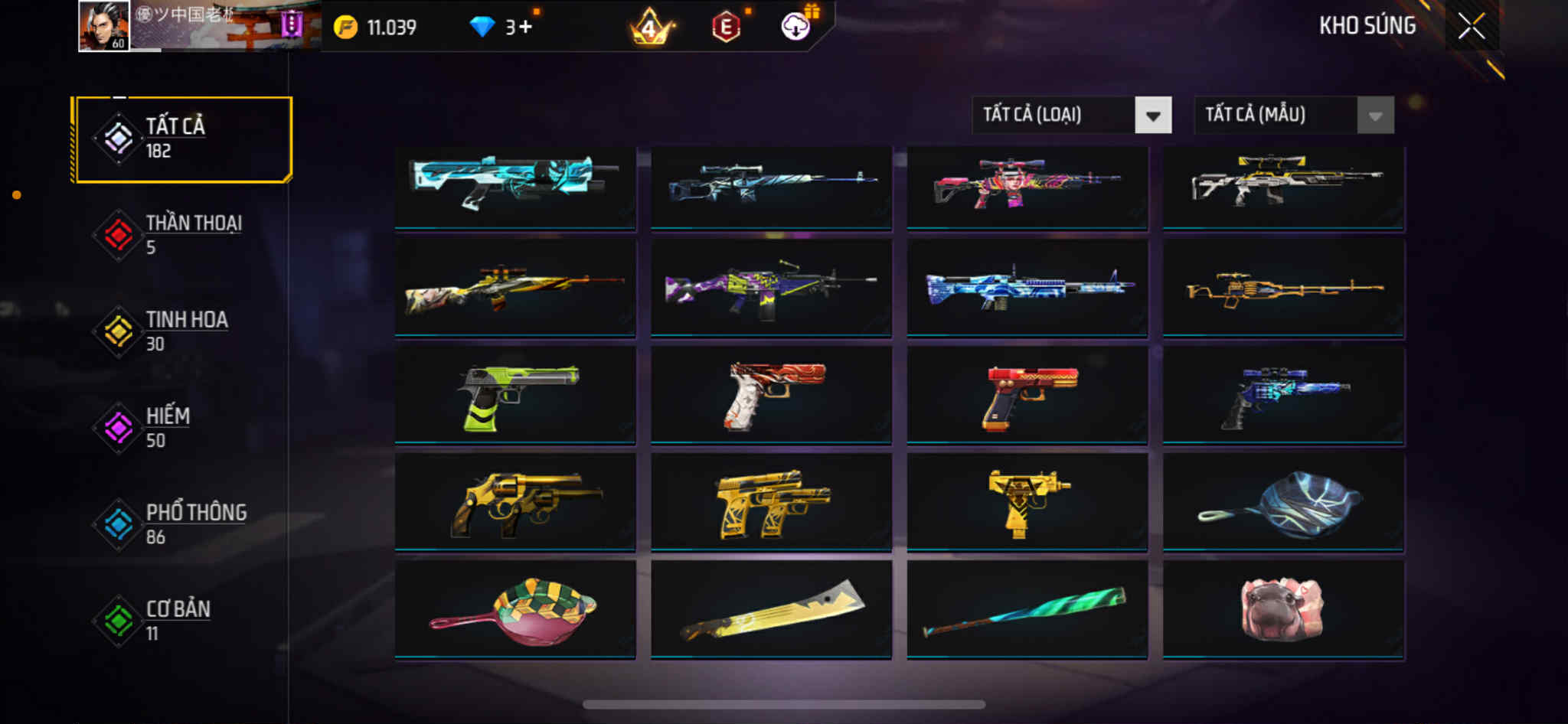Screen dimensions: 1568x724
Task: Show the Tinh Hoa weapon skins
Action: pos(182,331)
